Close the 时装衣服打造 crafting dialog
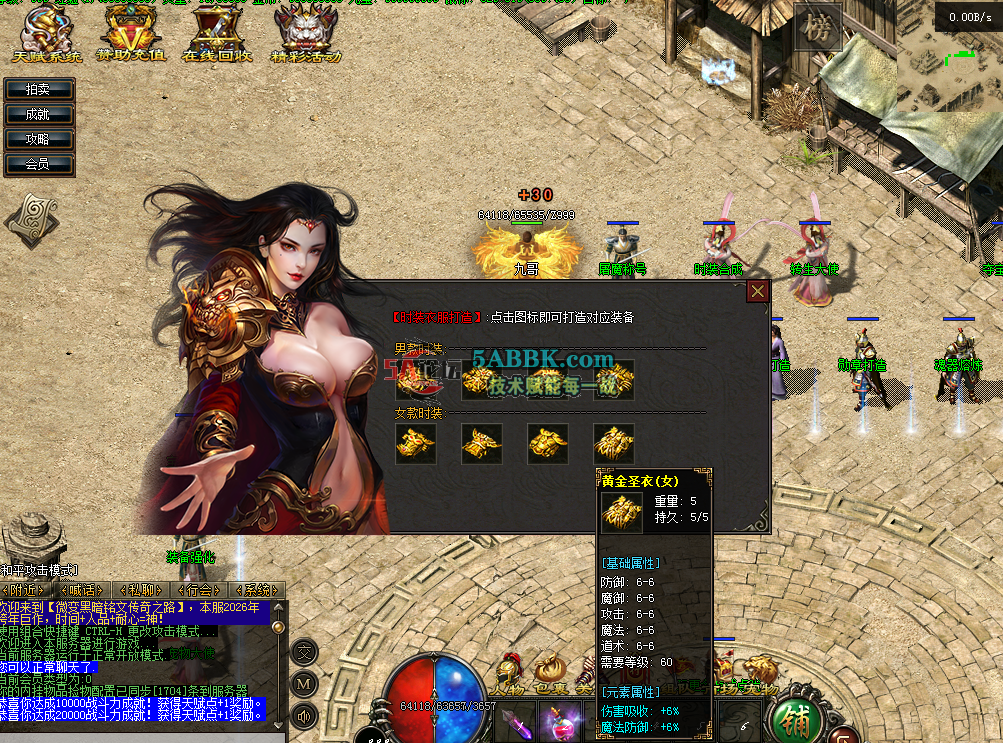 click(758, 291)
